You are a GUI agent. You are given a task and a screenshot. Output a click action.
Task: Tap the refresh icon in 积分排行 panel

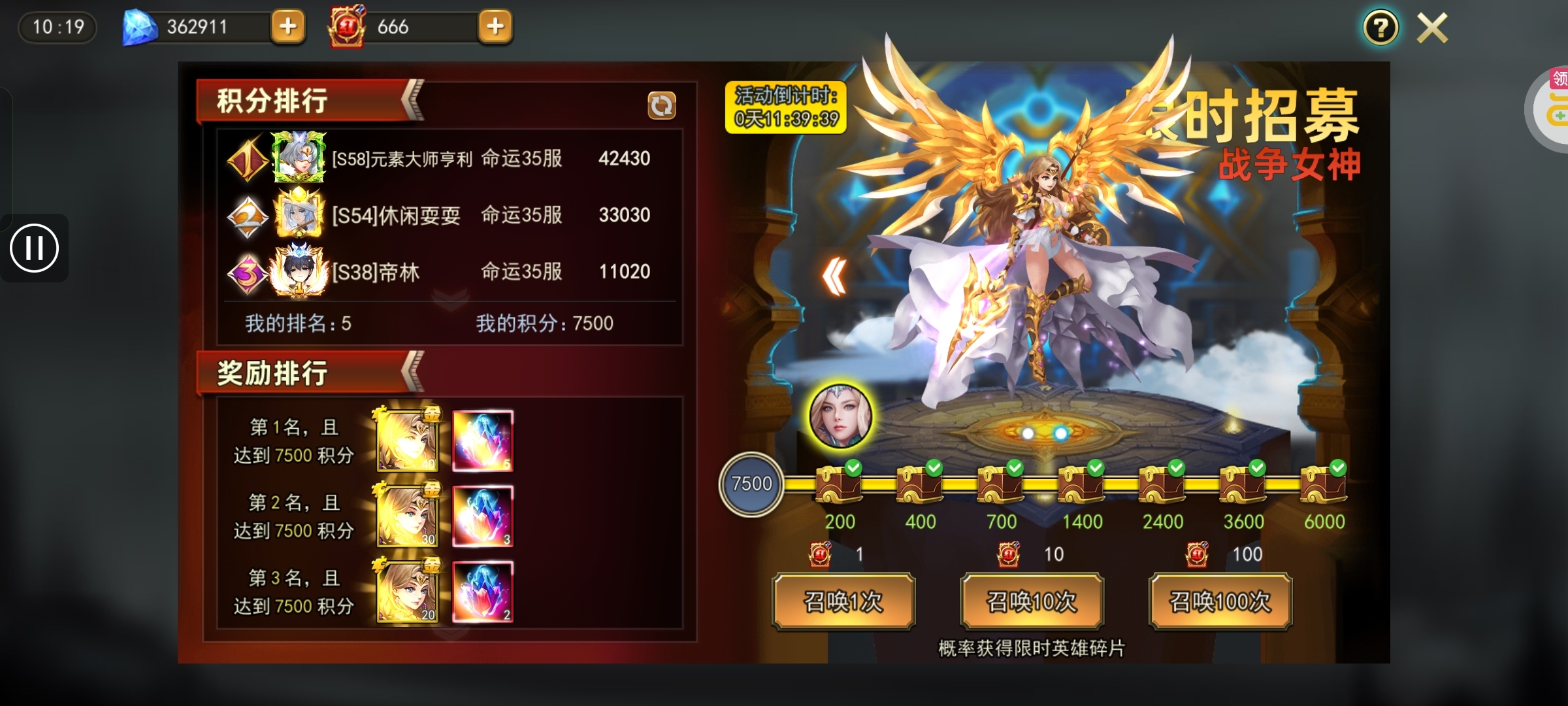point(661,106)
